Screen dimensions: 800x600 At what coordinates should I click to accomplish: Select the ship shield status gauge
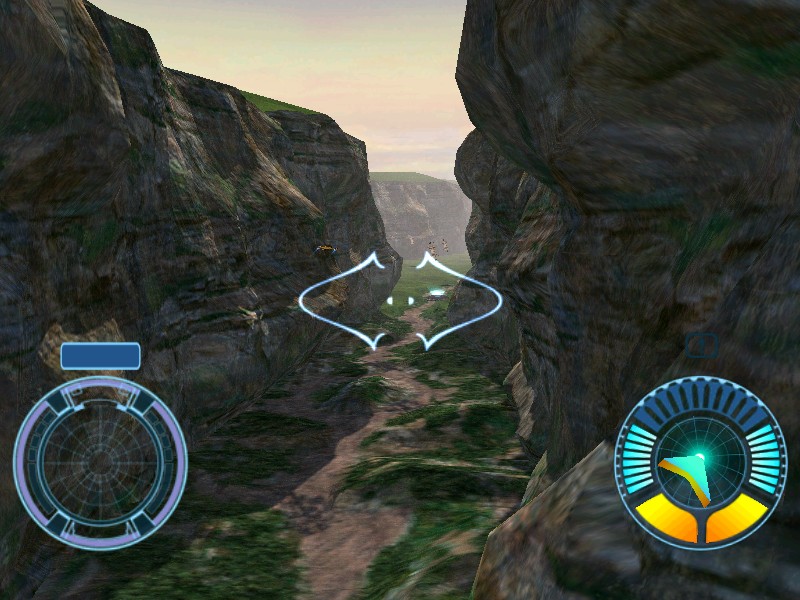click(700, 462)
